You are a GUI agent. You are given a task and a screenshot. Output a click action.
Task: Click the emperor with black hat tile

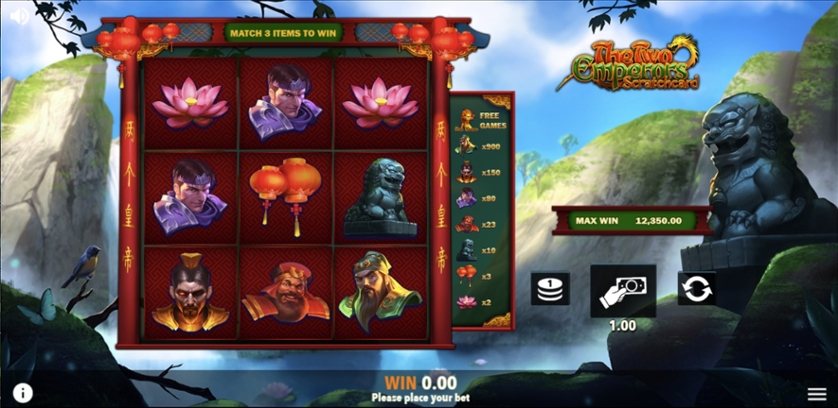(190, 294)
